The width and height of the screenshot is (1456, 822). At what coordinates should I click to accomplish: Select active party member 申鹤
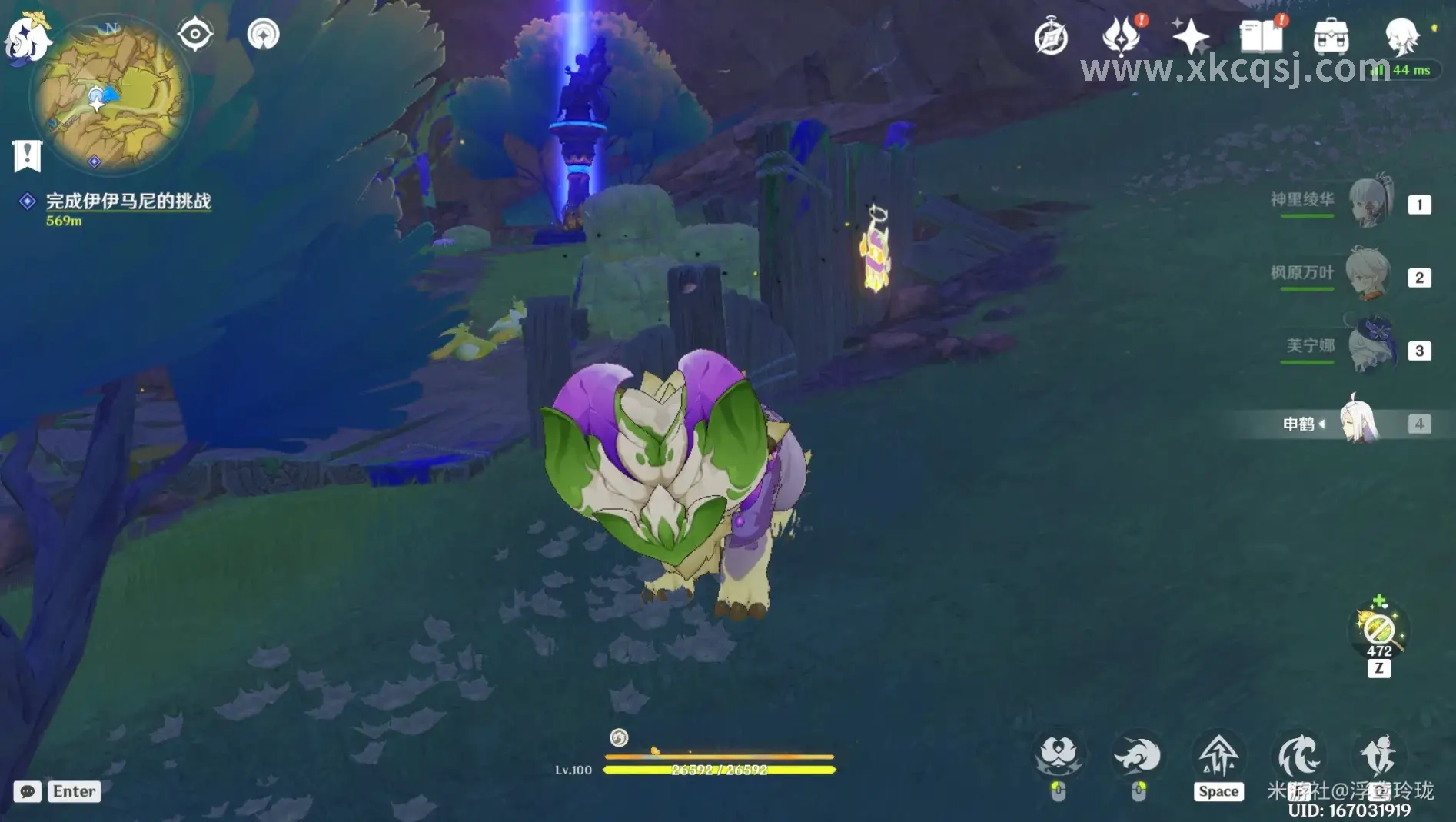coord(1358,422)
